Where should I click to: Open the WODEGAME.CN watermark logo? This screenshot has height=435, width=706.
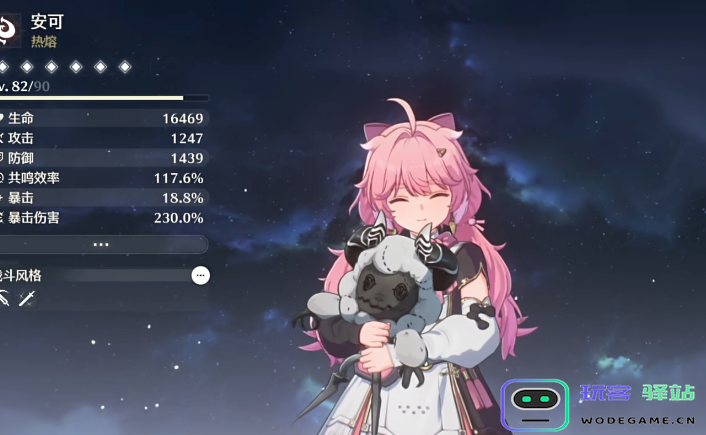[600, 405]
